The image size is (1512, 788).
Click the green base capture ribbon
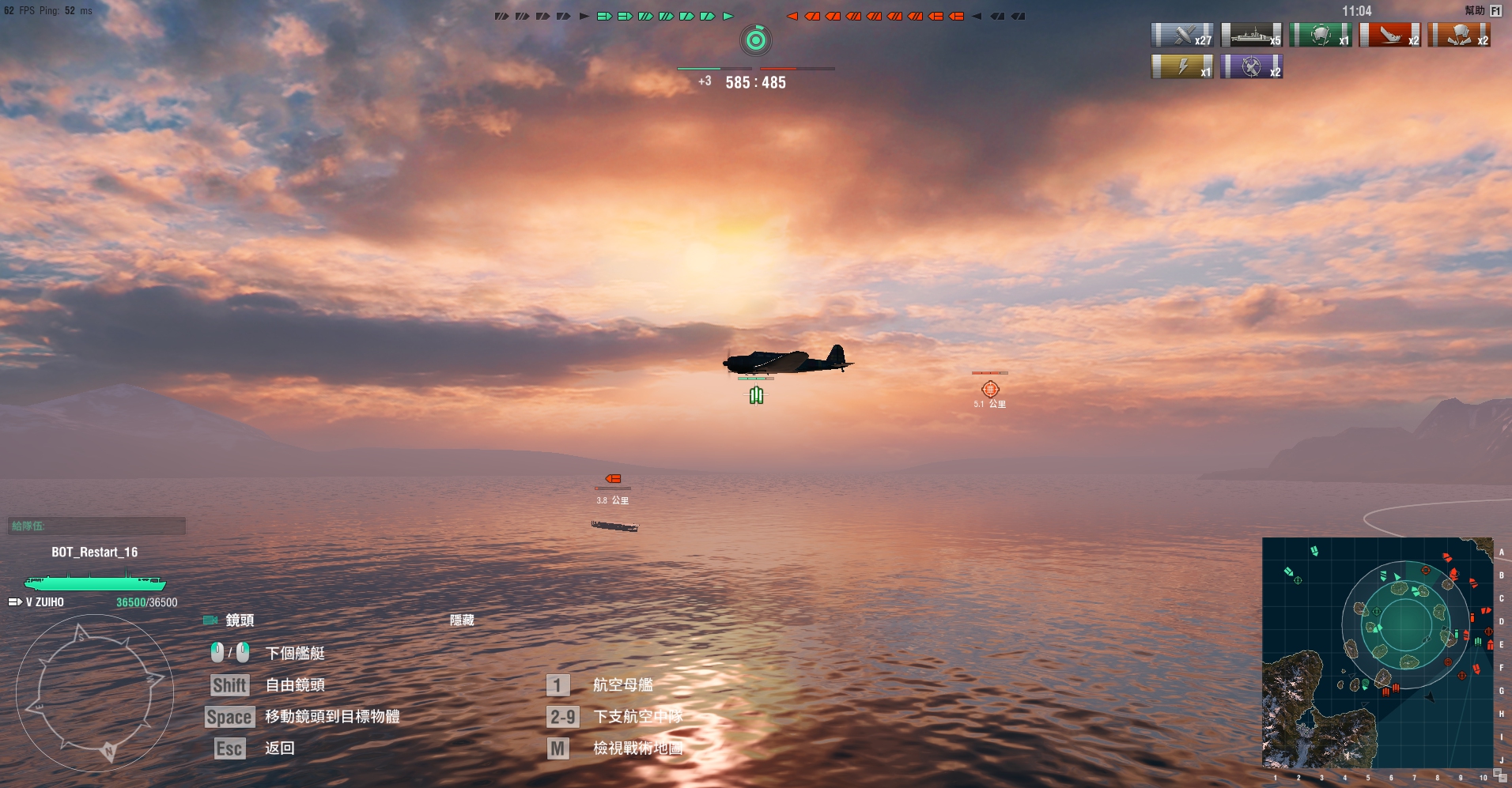(1321, 36)
